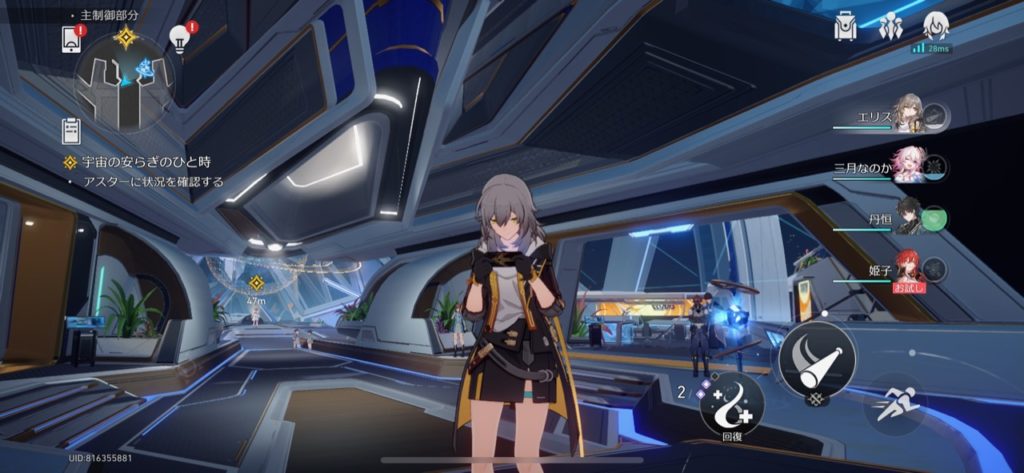Viewport: 1024px width, 473px height.
Task: Toggle the sprint running-figure button
Action: 895,404
